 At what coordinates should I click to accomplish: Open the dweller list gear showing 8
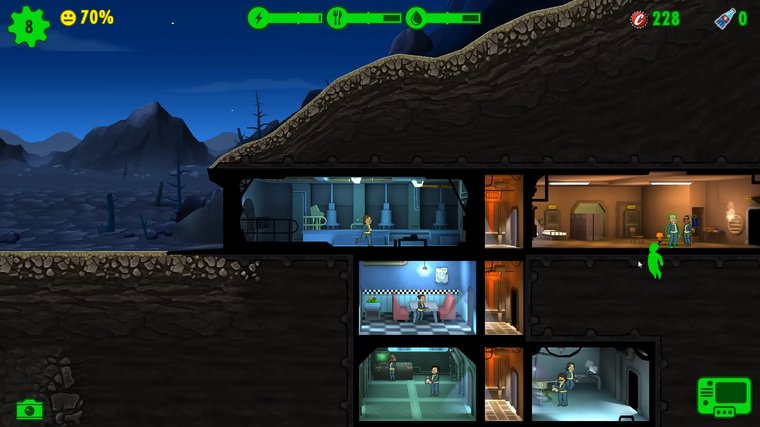28,25
